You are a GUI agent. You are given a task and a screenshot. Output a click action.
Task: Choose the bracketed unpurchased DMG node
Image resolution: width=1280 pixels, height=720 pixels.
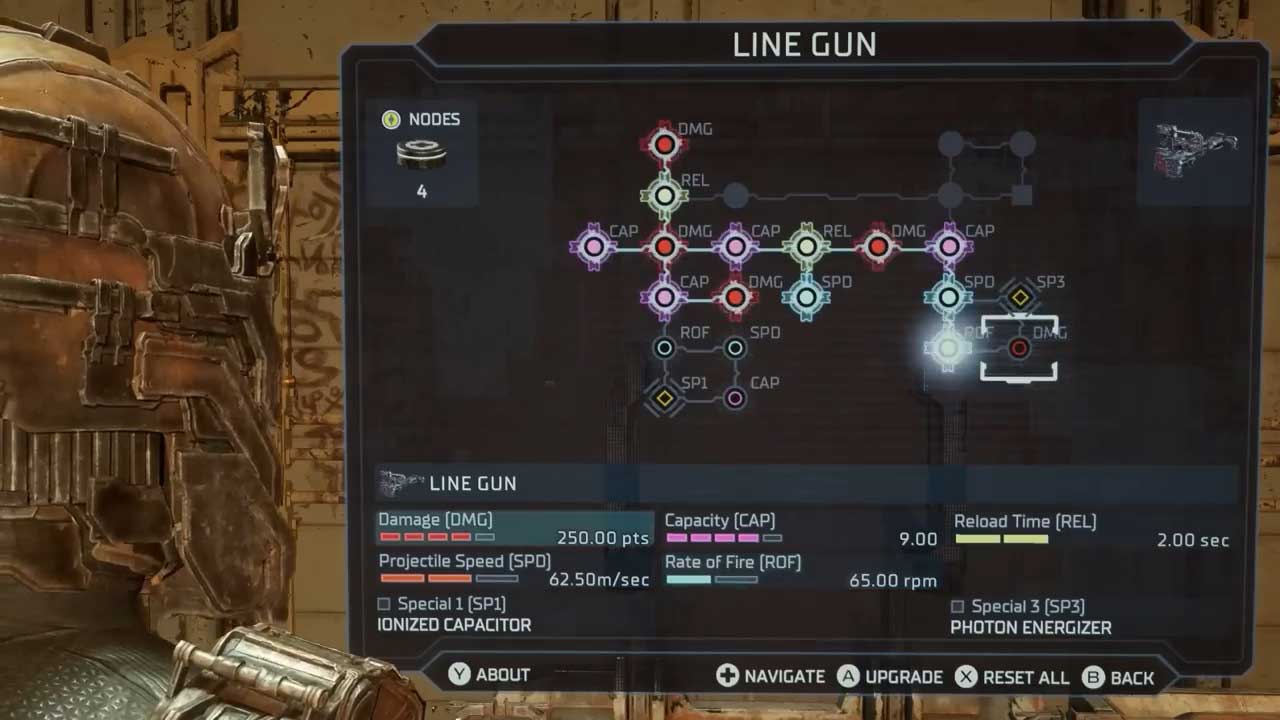pos(1019,348)
